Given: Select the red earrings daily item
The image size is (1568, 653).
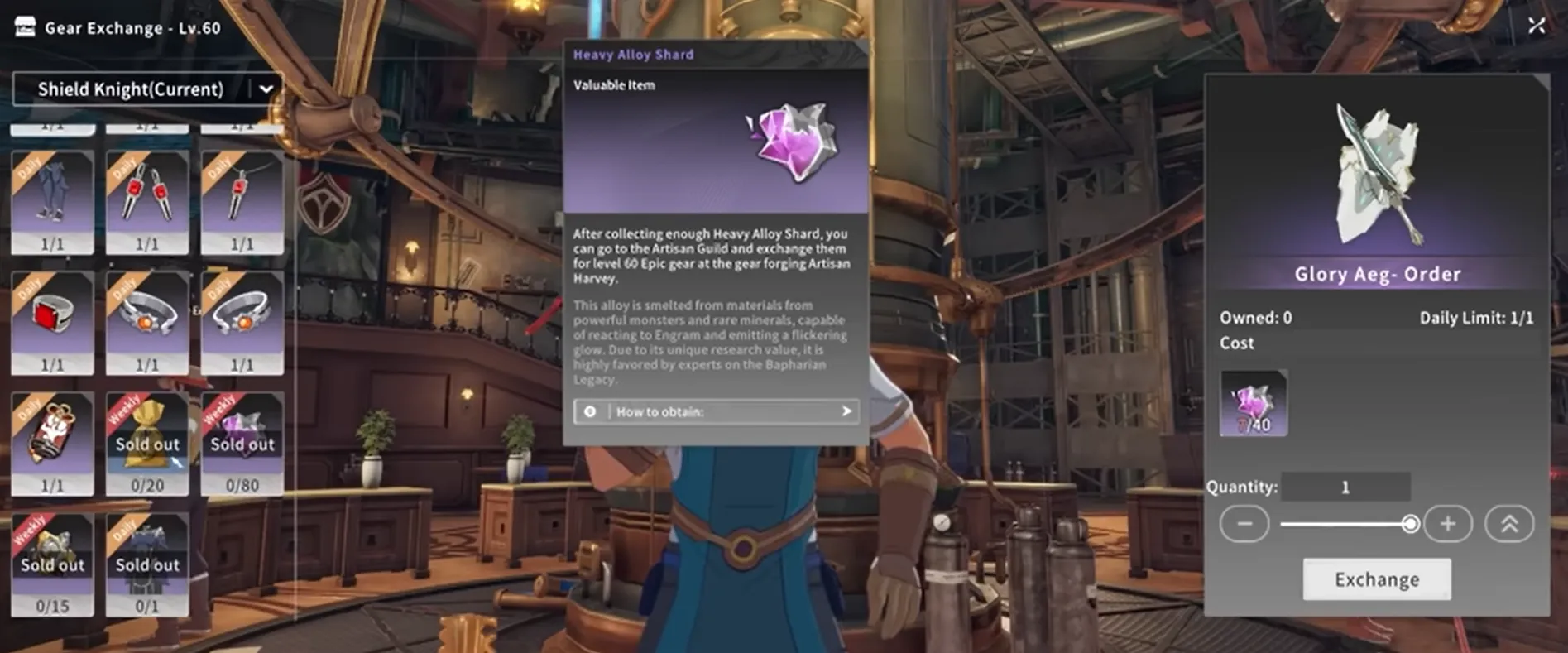Looking at the screenshot, I should pos(146,201).
